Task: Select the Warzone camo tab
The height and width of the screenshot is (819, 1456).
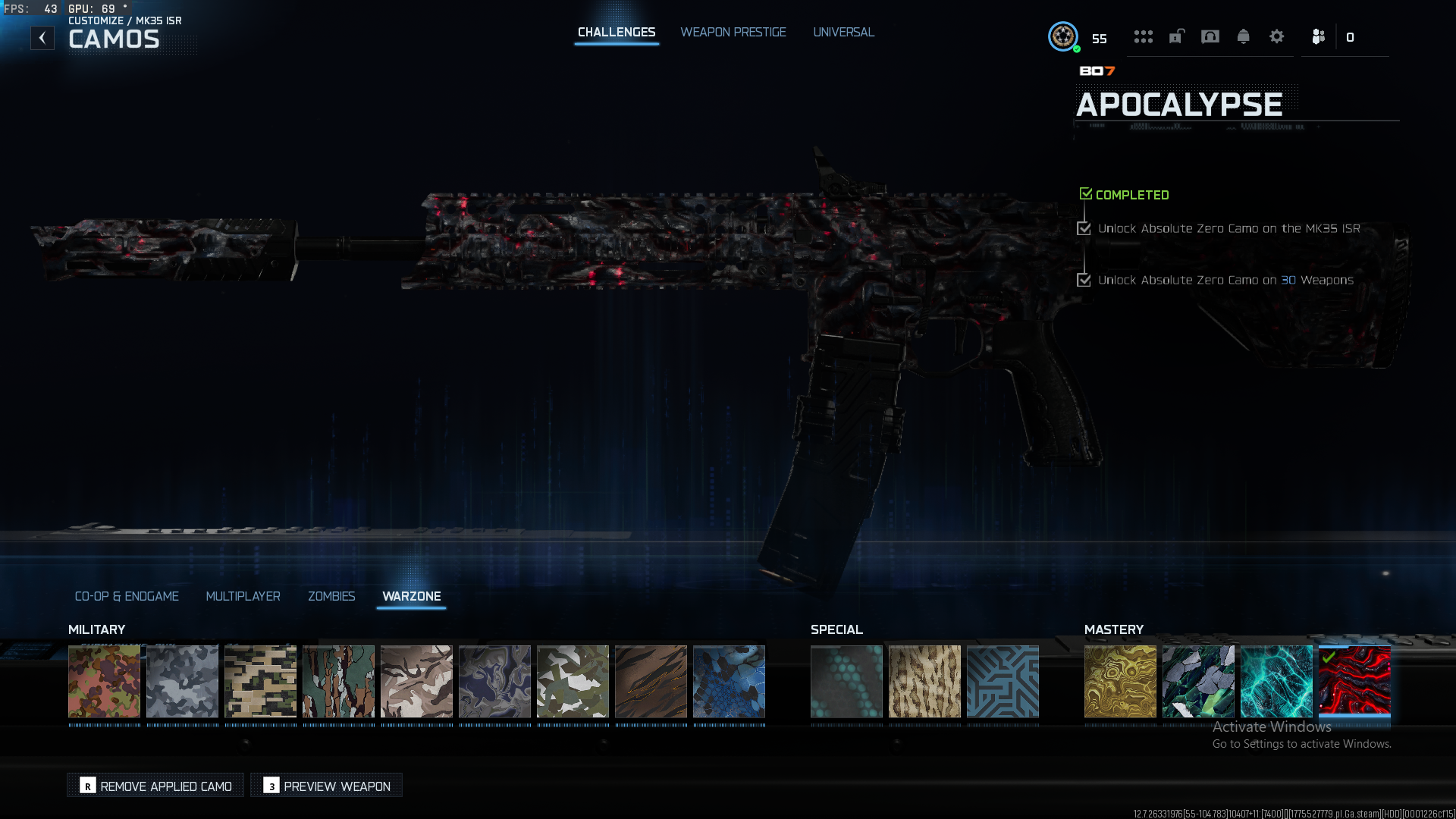Action: [411, 596]
